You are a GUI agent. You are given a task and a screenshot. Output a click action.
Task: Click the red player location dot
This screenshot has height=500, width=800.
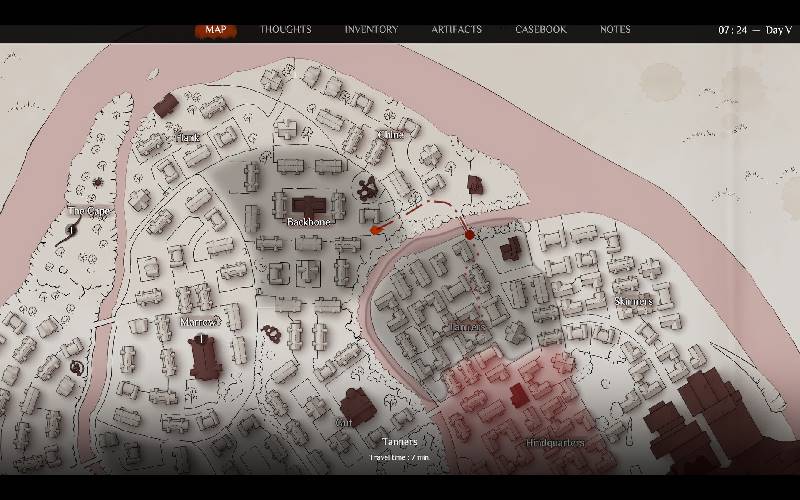tap(469, 235)
